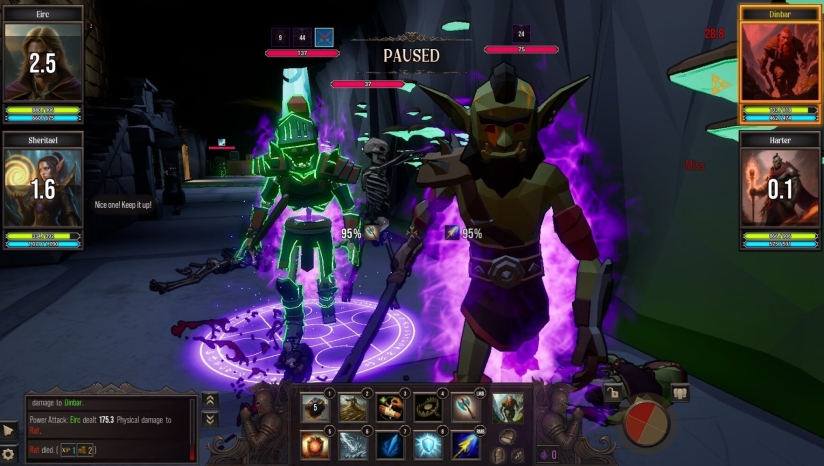824x466 pixels.
Task: Choose Dinbar's highlighted portrait
Action: point(779,61)
